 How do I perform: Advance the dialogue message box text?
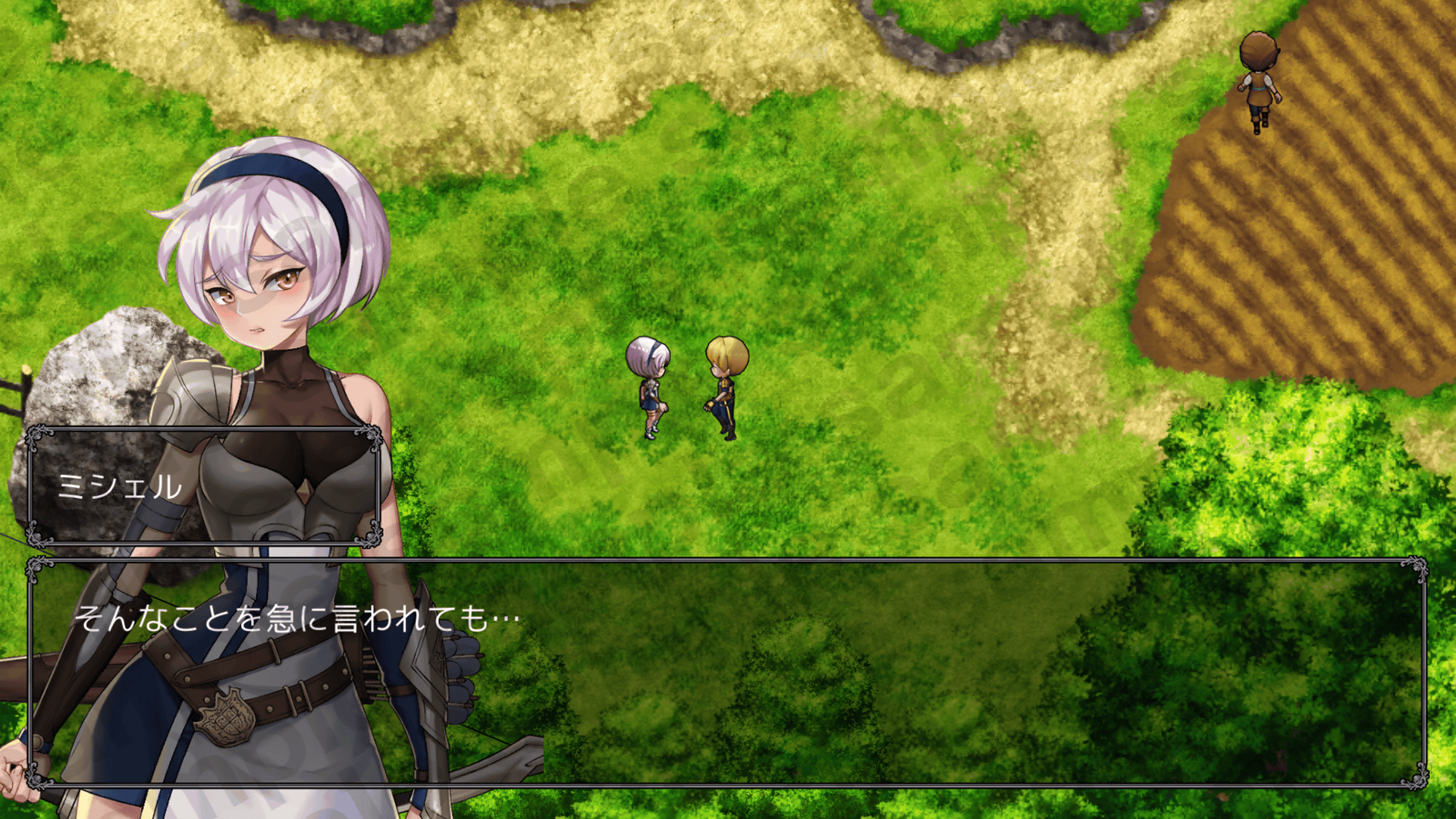click(x=726, y=673)
